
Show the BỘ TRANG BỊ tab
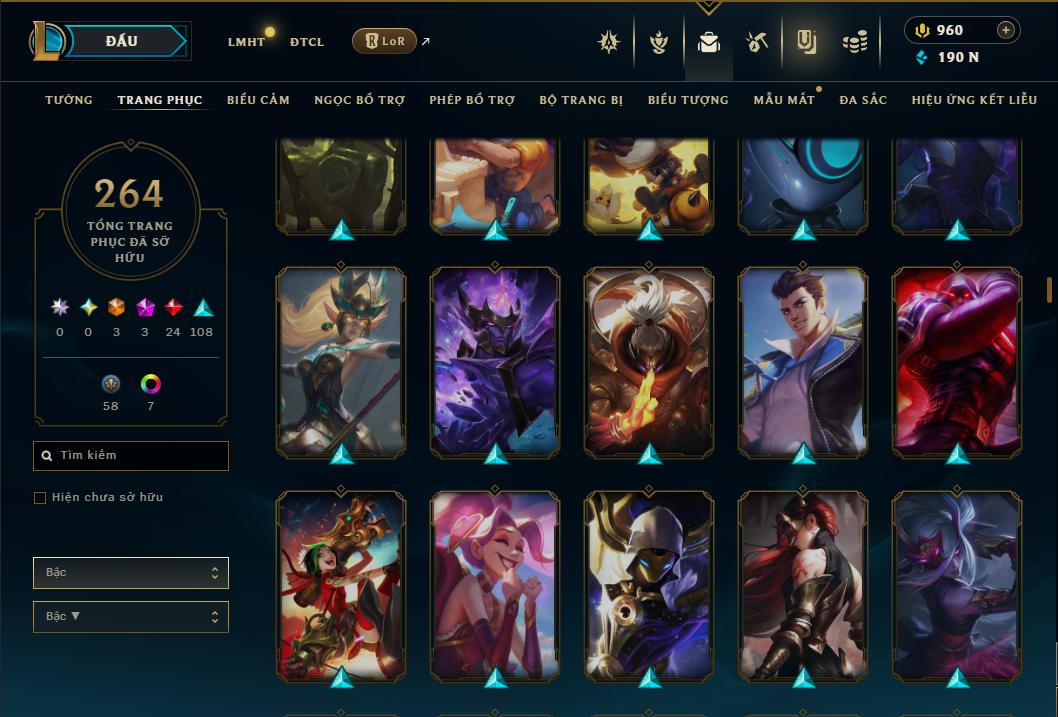pyautogui.click(x=581, y=100)
